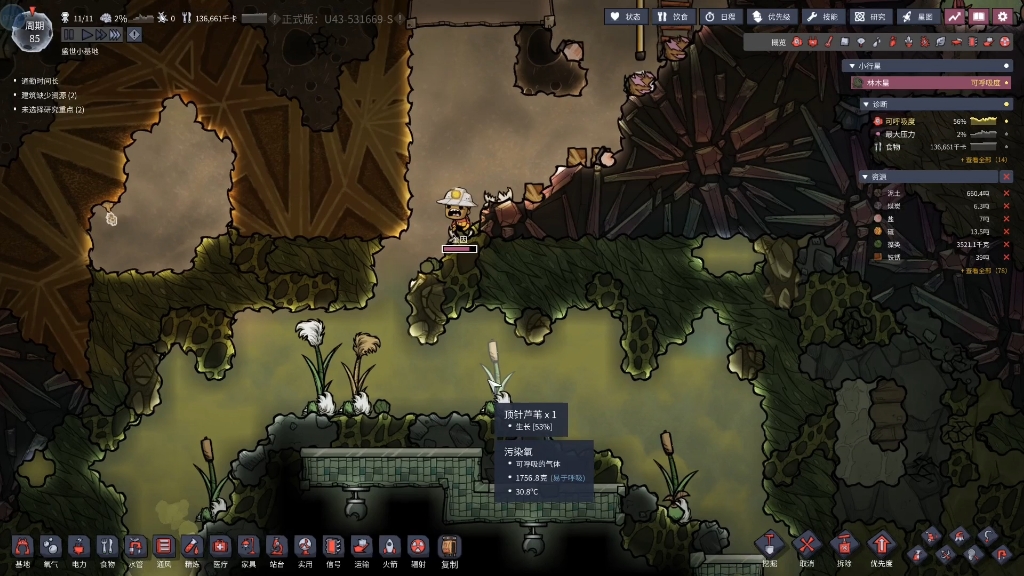Viewport: 1024px width, 576px height.
Task: Activate the 挖掘 dig tool
Action: click(x=769, y=546)
